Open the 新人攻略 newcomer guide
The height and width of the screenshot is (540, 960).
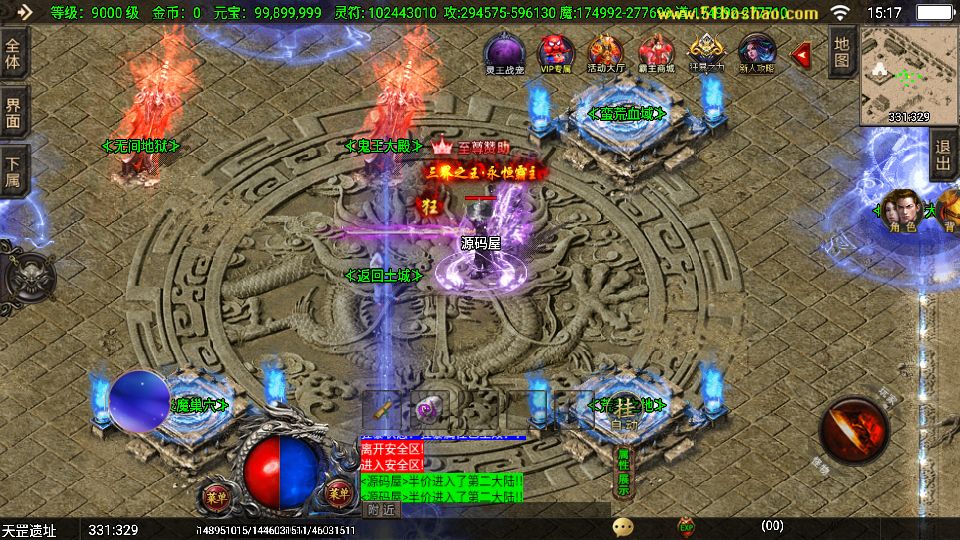pyautogui.click(x=757, y=53)
